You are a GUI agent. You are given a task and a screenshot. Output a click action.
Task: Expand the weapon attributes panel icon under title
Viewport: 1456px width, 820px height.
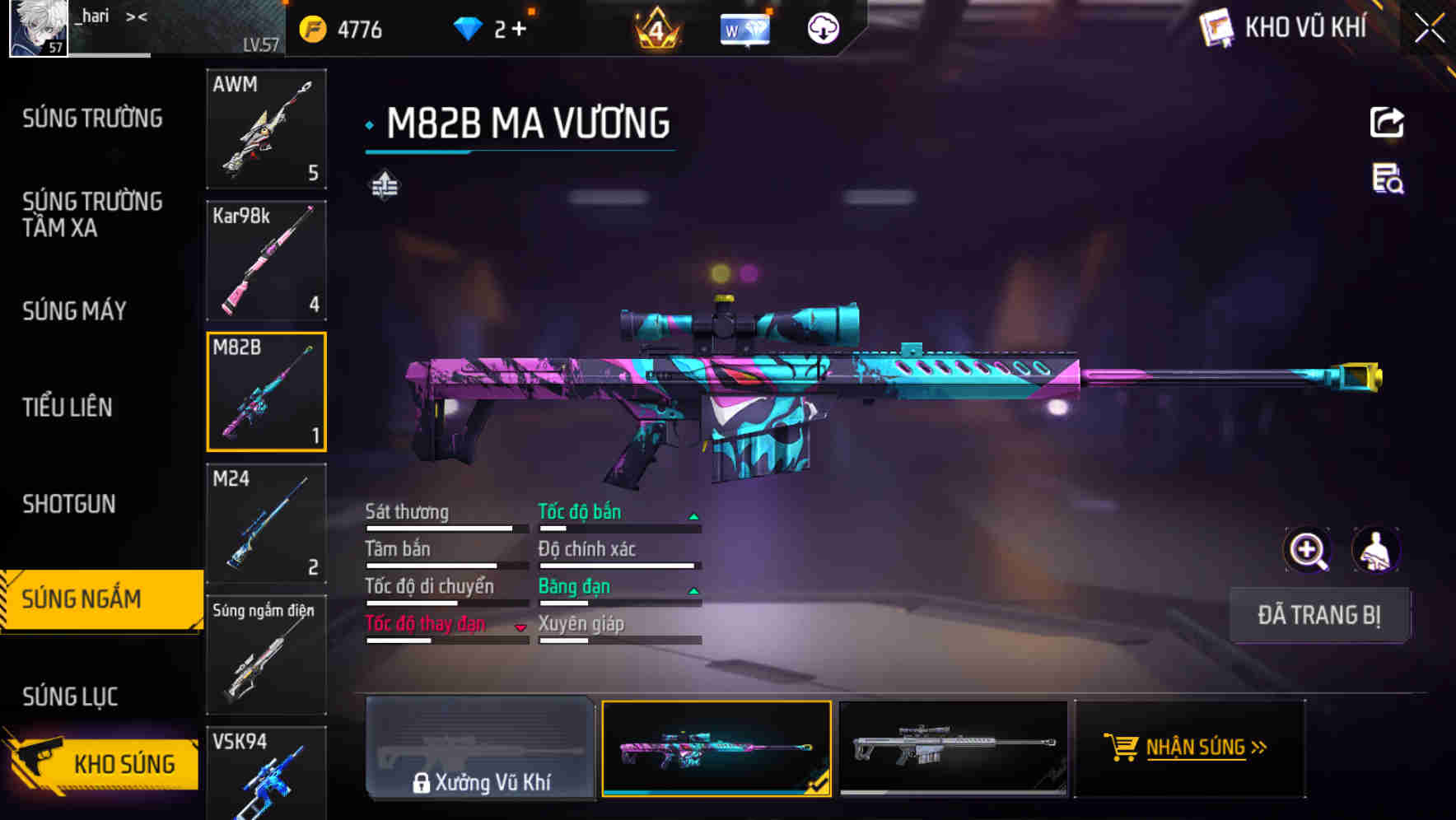384,184
